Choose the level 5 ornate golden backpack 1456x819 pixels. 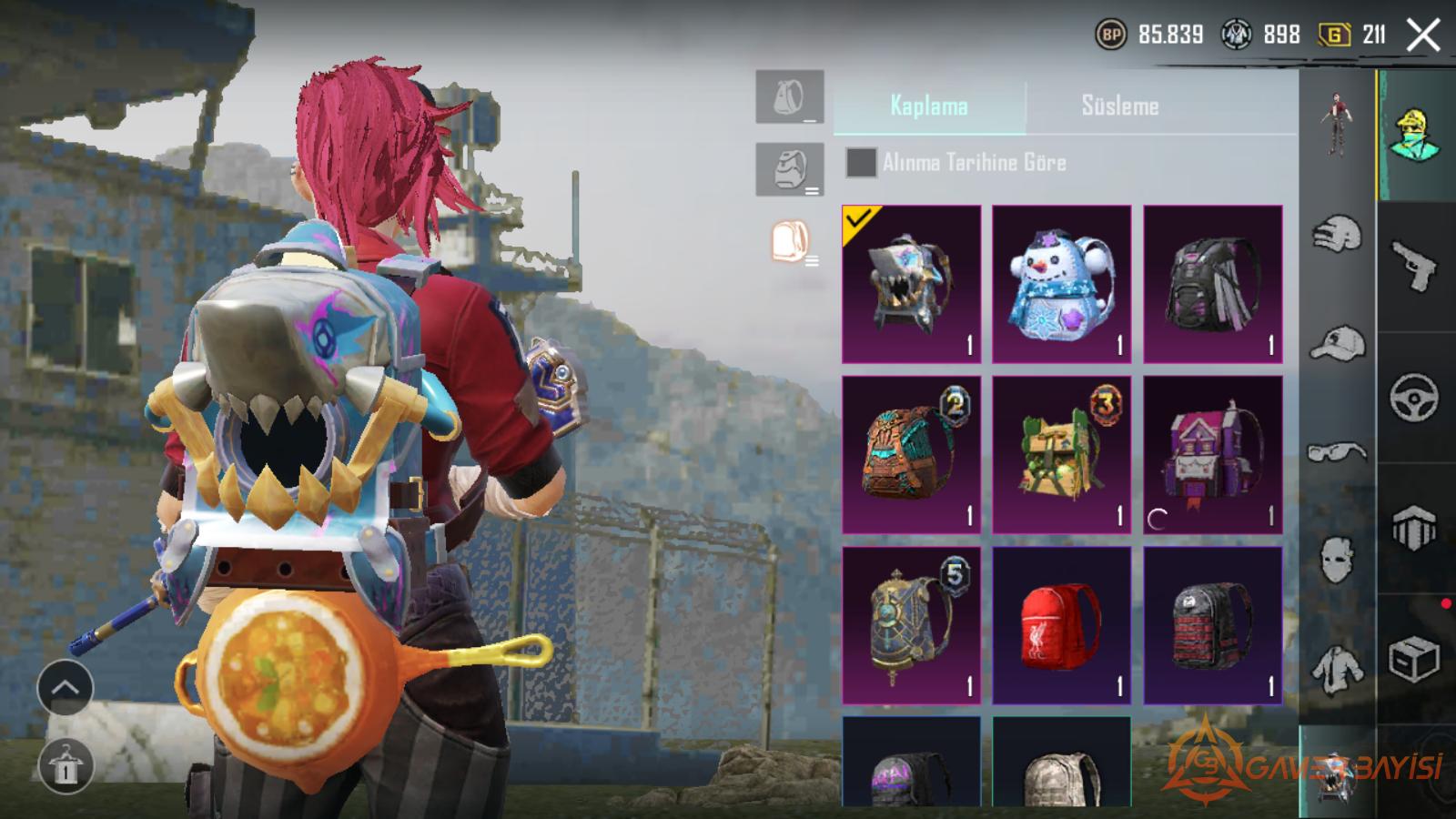(911, 625)
